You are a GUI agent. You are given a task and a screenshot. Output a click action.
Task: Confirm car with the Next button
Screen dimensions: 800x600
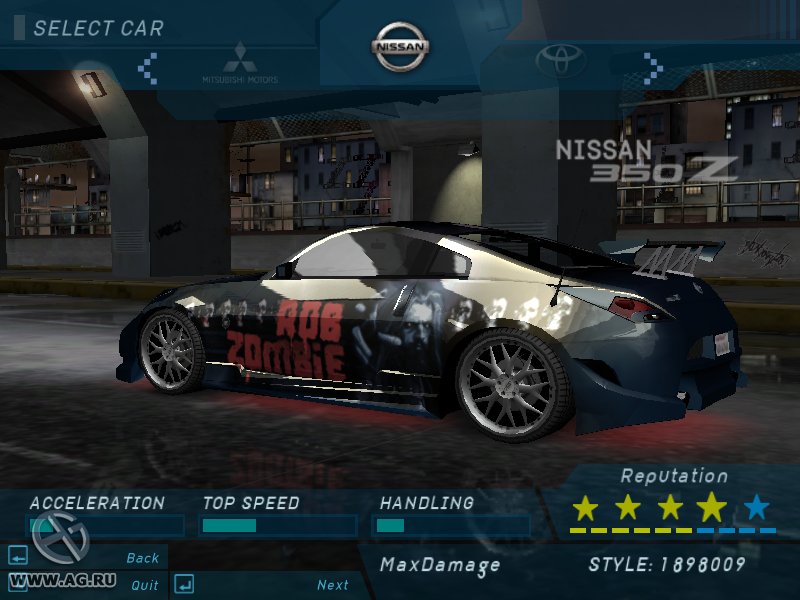(333, 585)
